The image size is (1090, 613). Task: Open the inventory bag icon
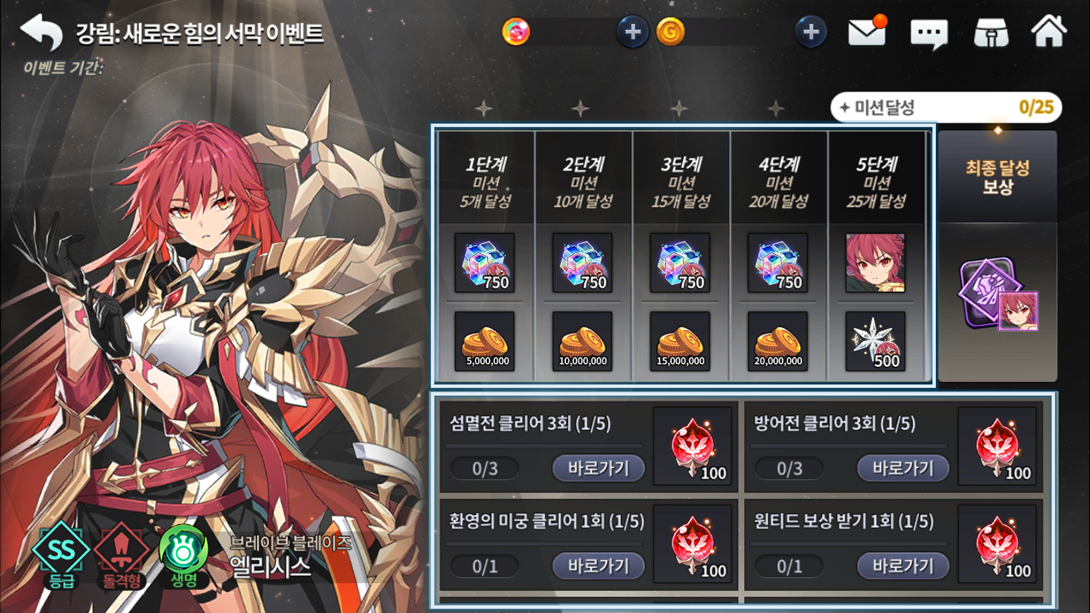990,33
